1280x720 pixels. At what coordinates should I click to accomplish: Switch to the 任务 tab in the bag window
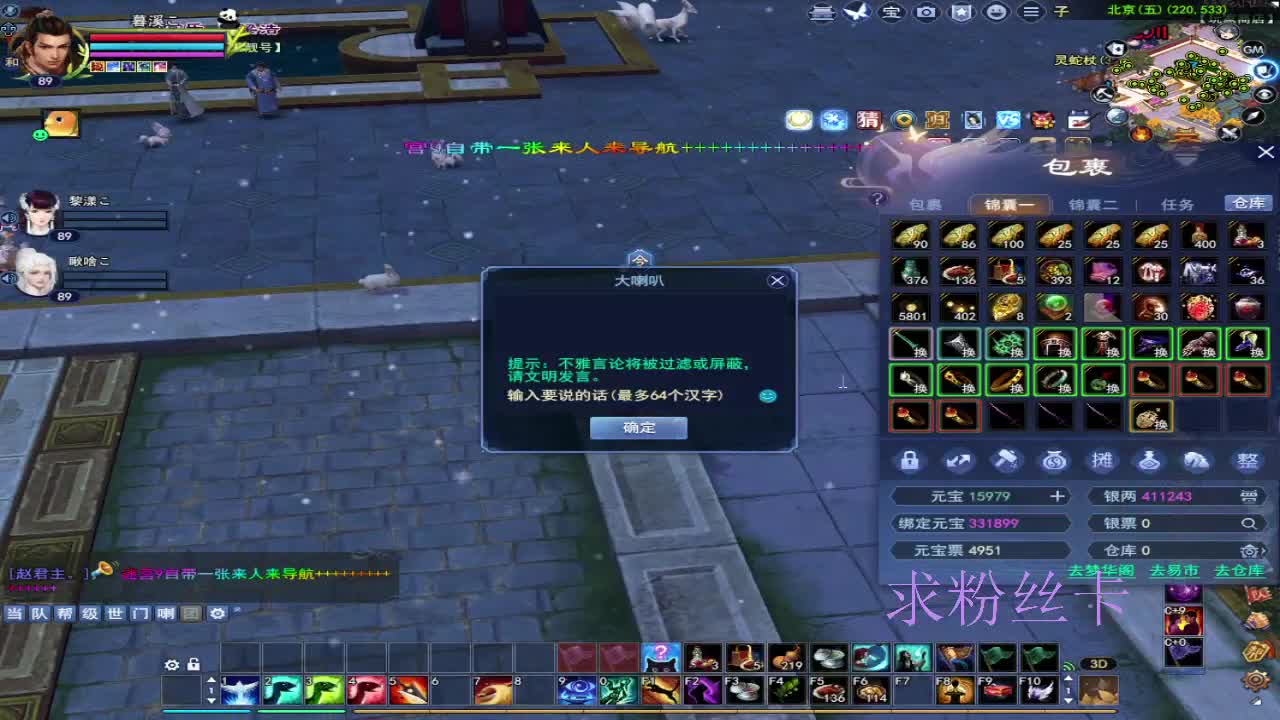[1178, 203]
